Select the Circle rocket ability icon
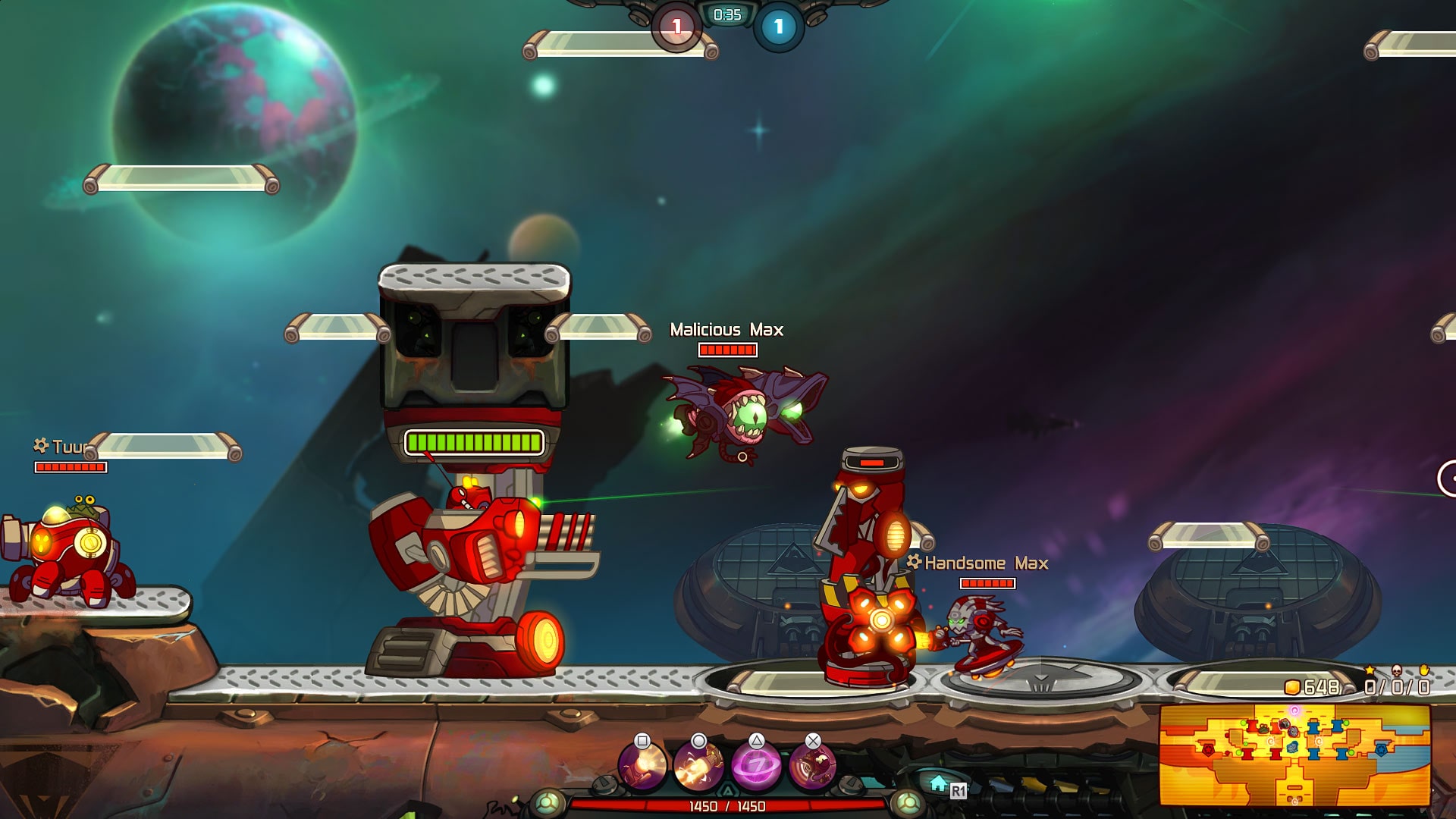The height and width of the screenshot is (819, 1456). pyautogui.click(x=699, y=766)
